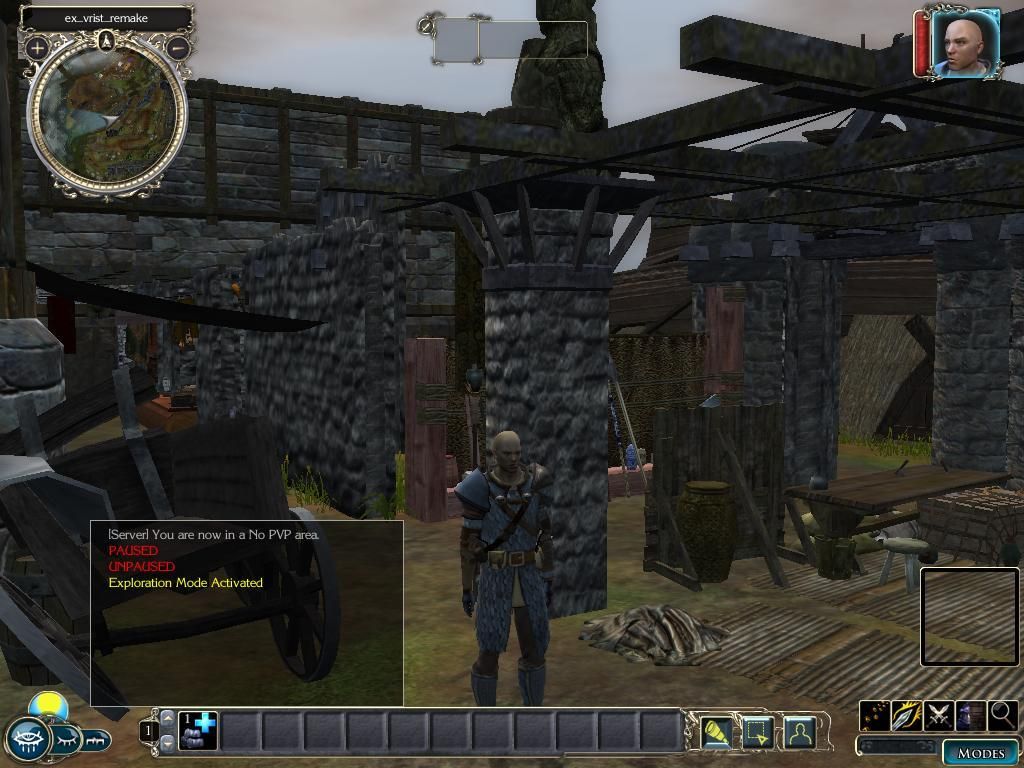1024x768 pixels.
Task: Open the Modes panel
Action: tap(980, 753)
